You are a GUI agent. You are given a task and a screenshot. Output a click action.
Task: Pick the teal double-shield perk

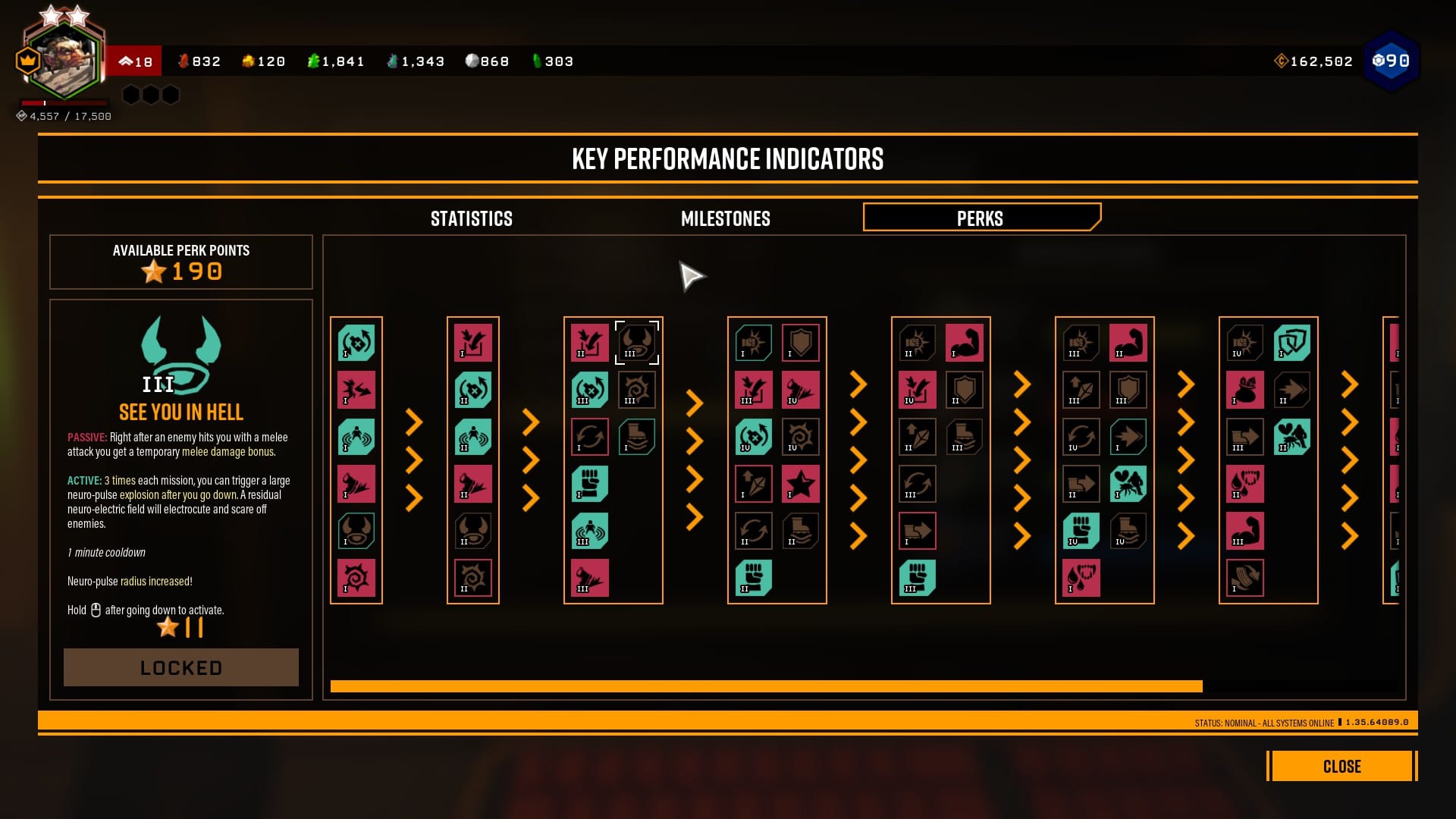[1292, 343]
